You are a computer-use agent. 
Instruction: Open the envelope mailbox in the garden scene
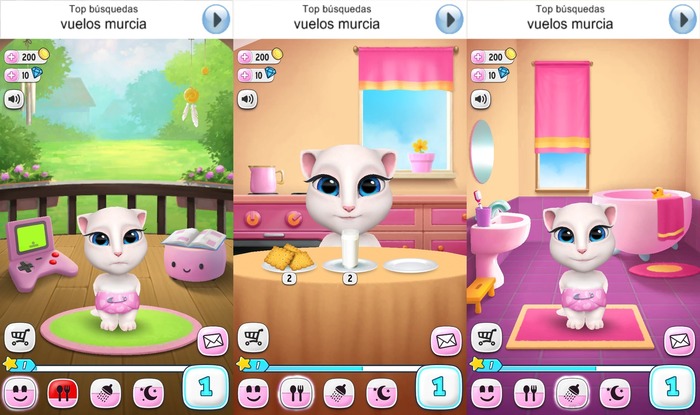coord(212,341)
